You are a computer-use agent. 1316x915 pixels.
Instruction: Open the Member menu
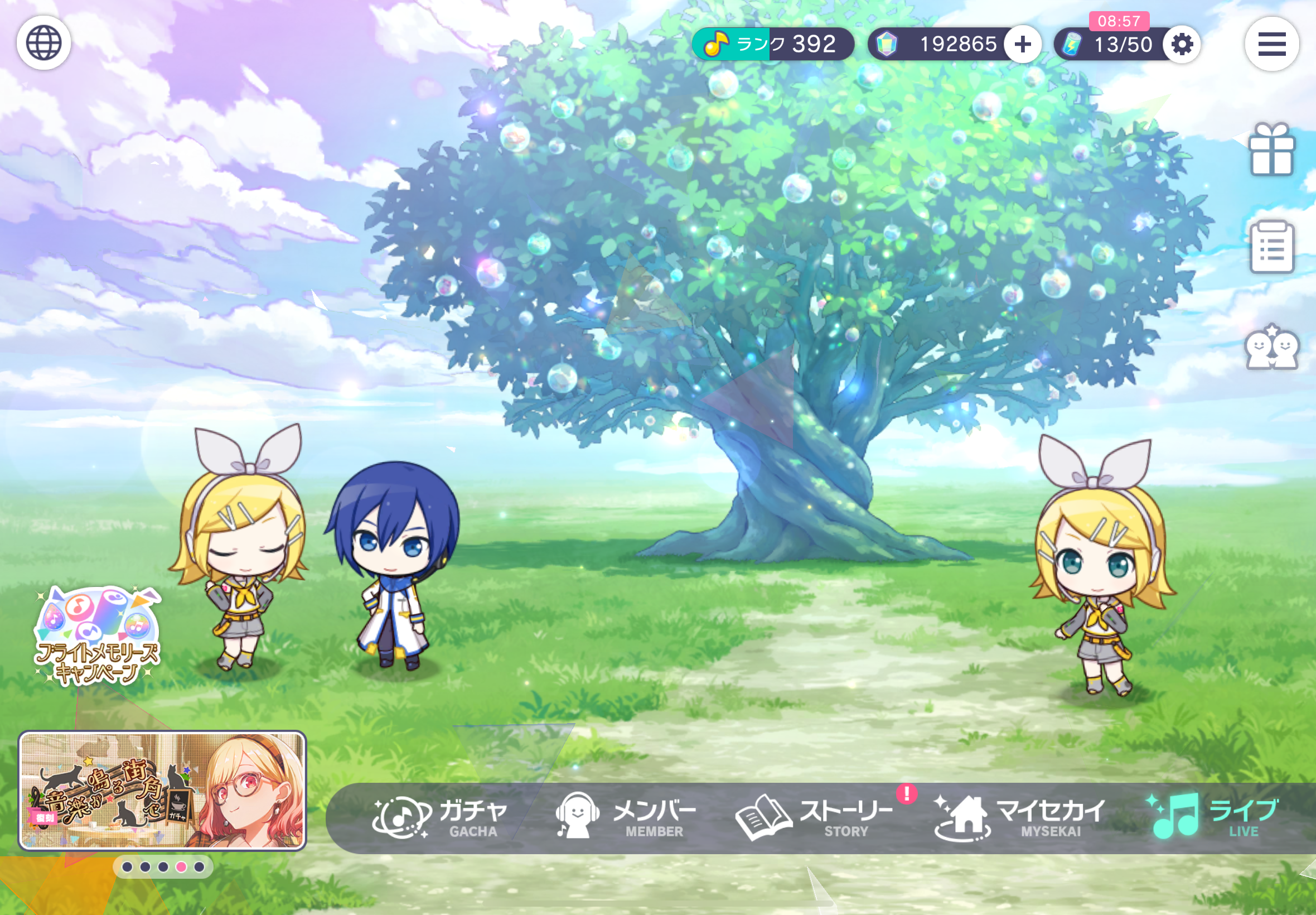[626, 817]
